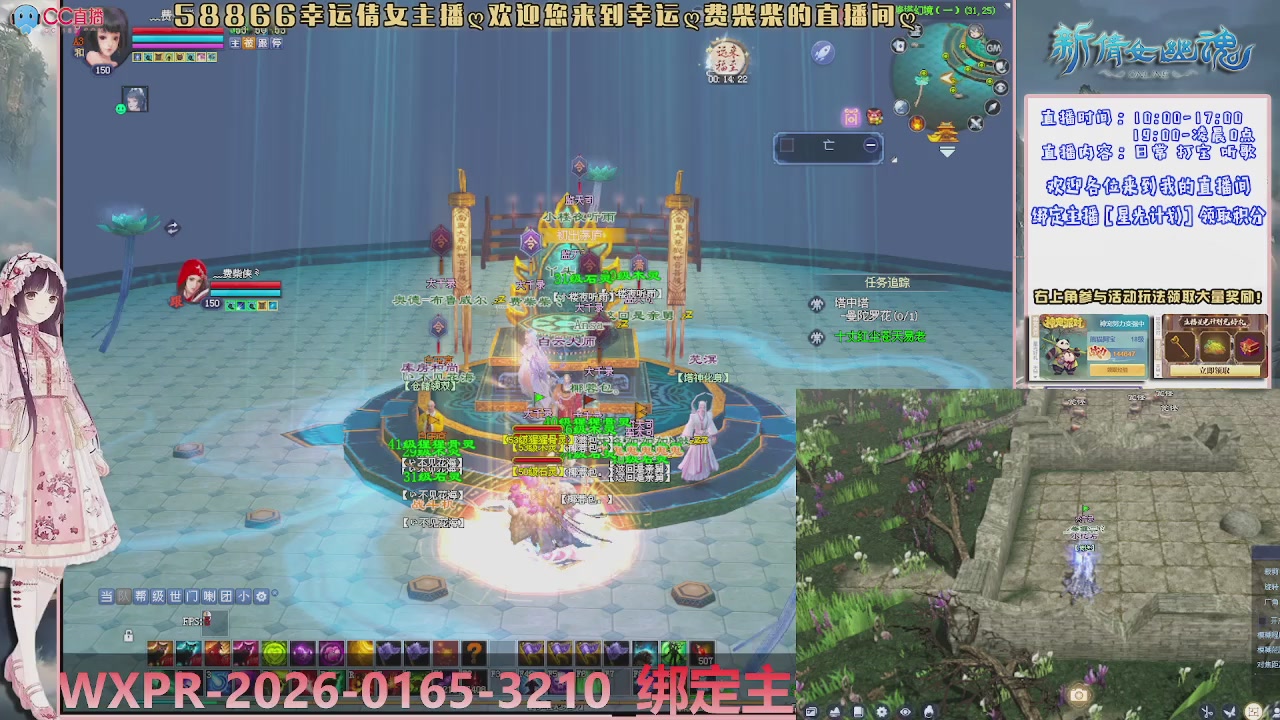Click the eye icon beside the minimap
Image resolution: width=1280 pixels, height=720 pixels.
(x=1000, y=87)
